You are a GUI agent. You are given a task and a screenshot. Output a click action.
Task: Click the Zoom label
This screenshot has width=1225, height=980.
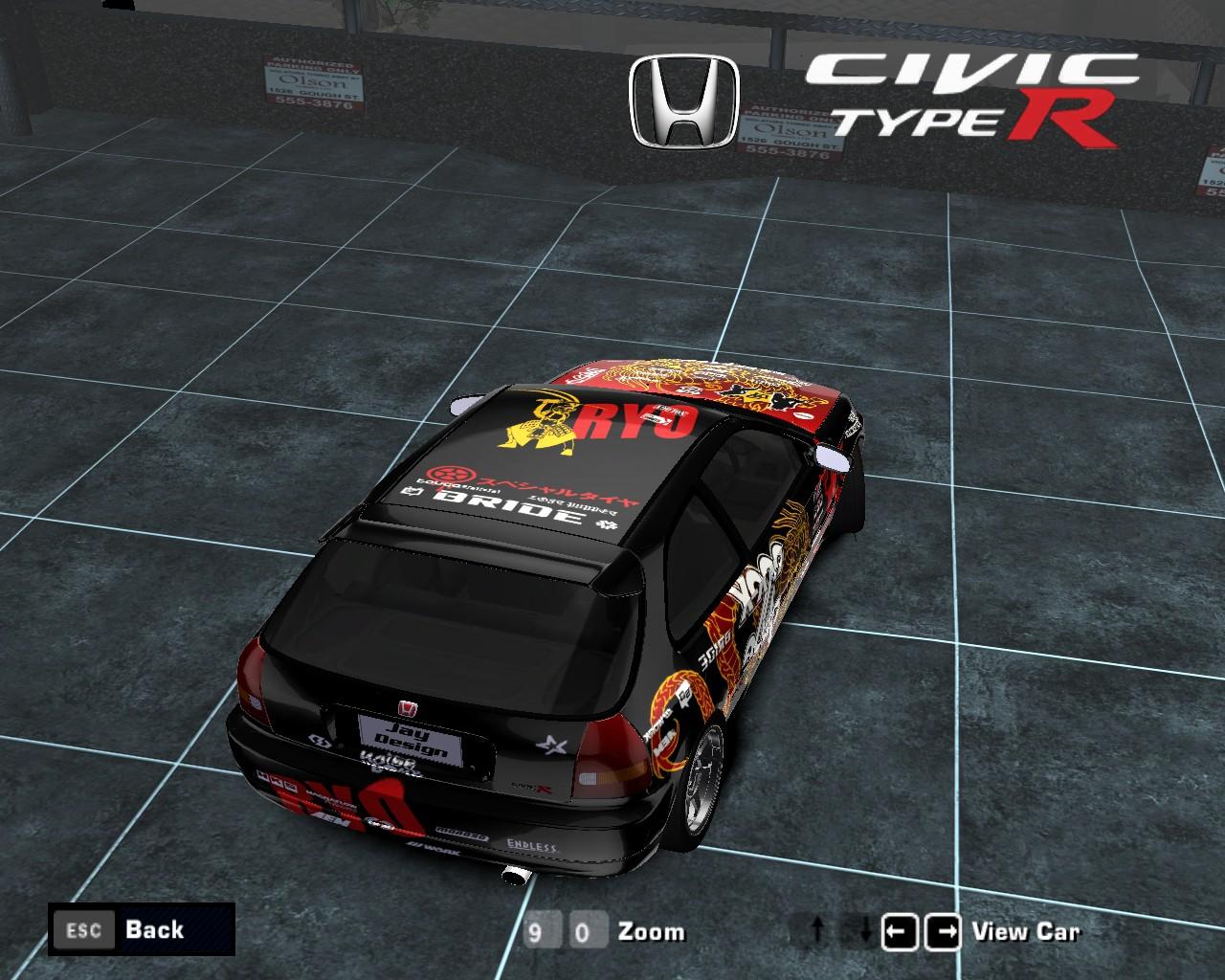[651, 931]
